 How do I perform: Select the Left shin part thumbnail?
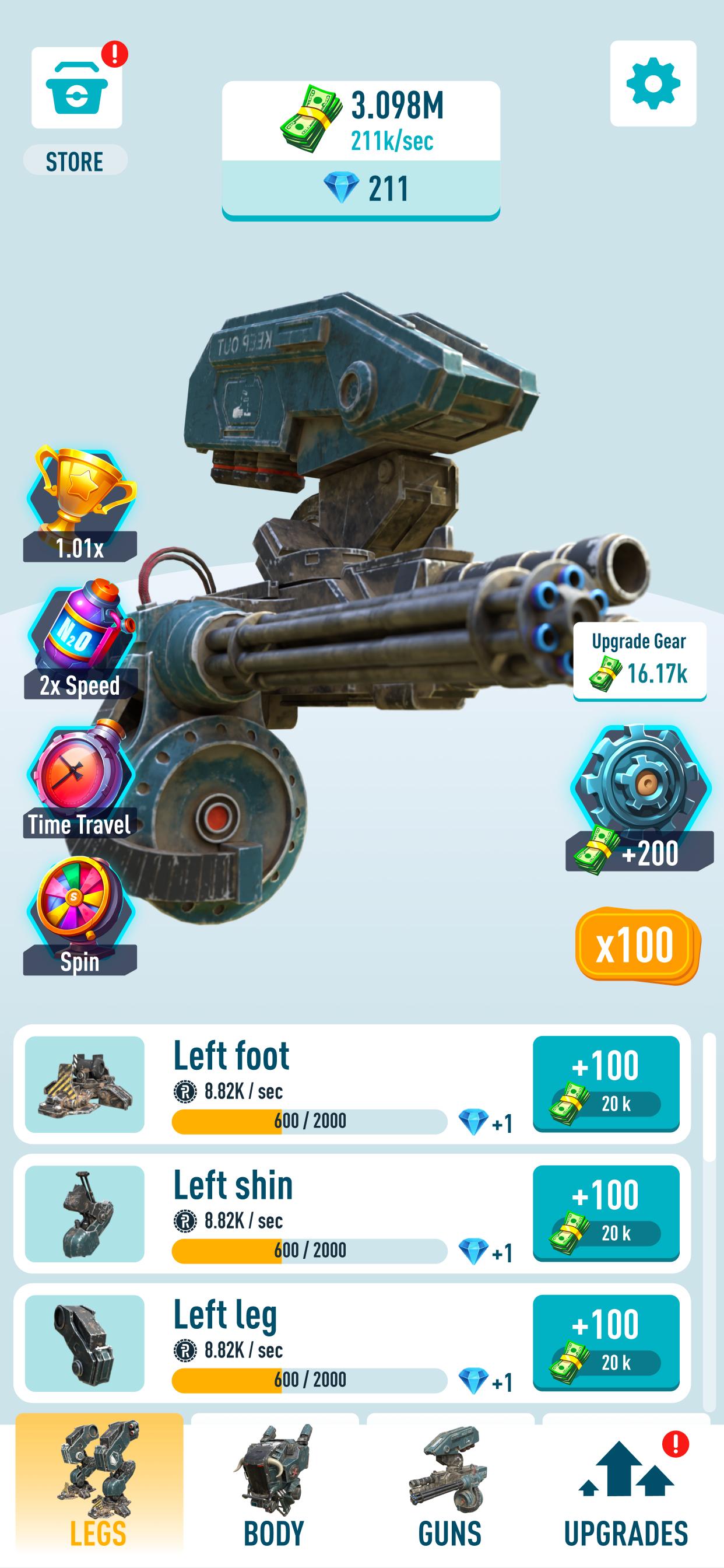[85, 1214]
